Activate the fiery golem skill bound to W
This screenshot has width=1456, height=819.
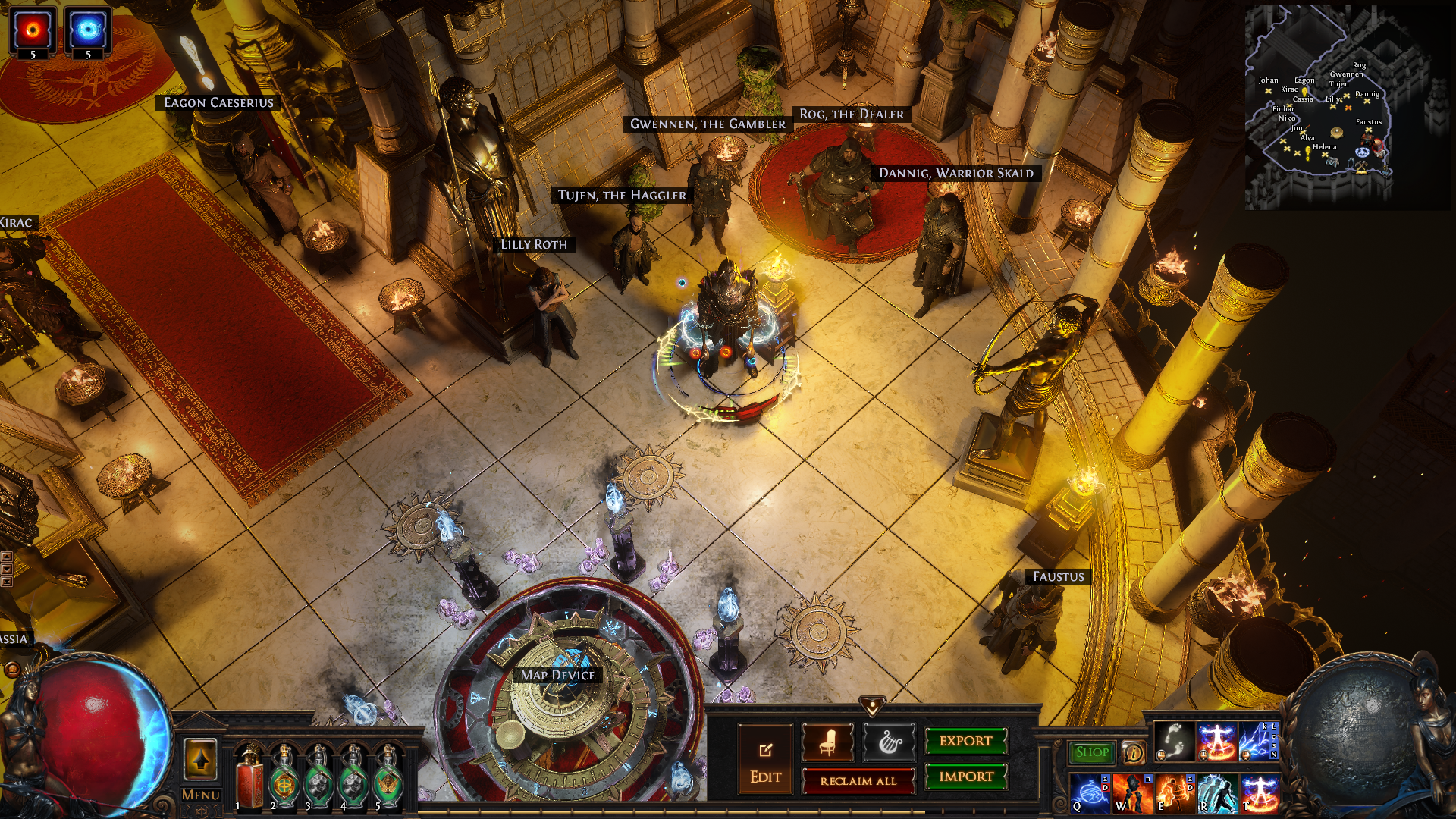tap(1132, 793)
